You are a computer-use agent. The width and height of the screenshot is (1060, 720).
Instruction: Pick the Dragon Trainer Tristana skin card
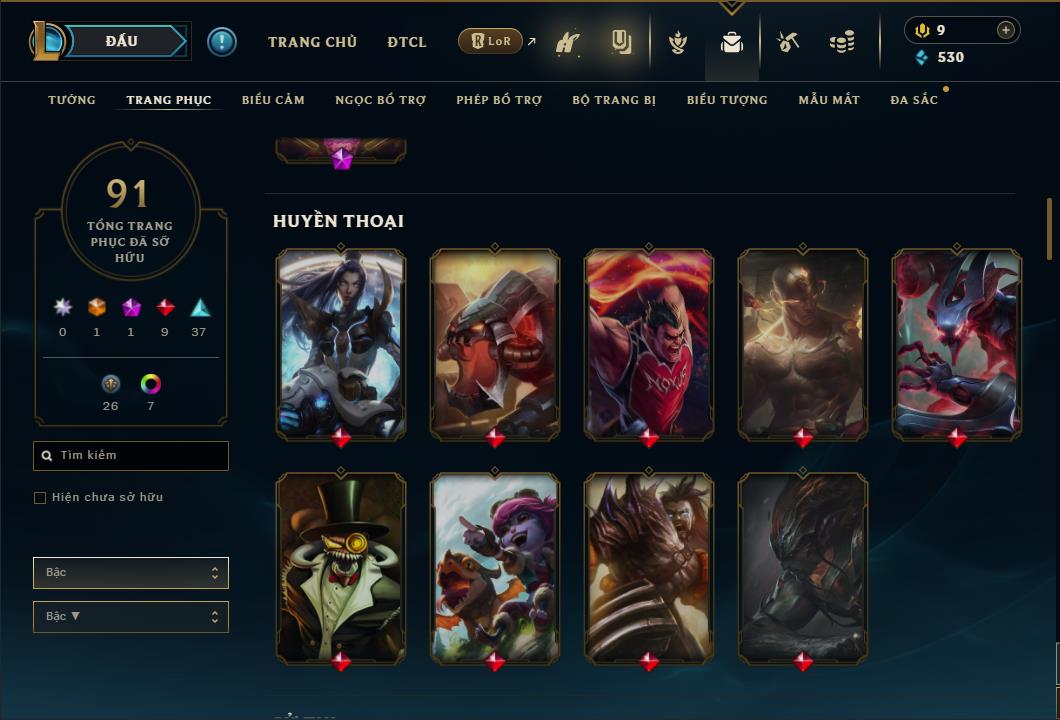click(x=495, y=566)
